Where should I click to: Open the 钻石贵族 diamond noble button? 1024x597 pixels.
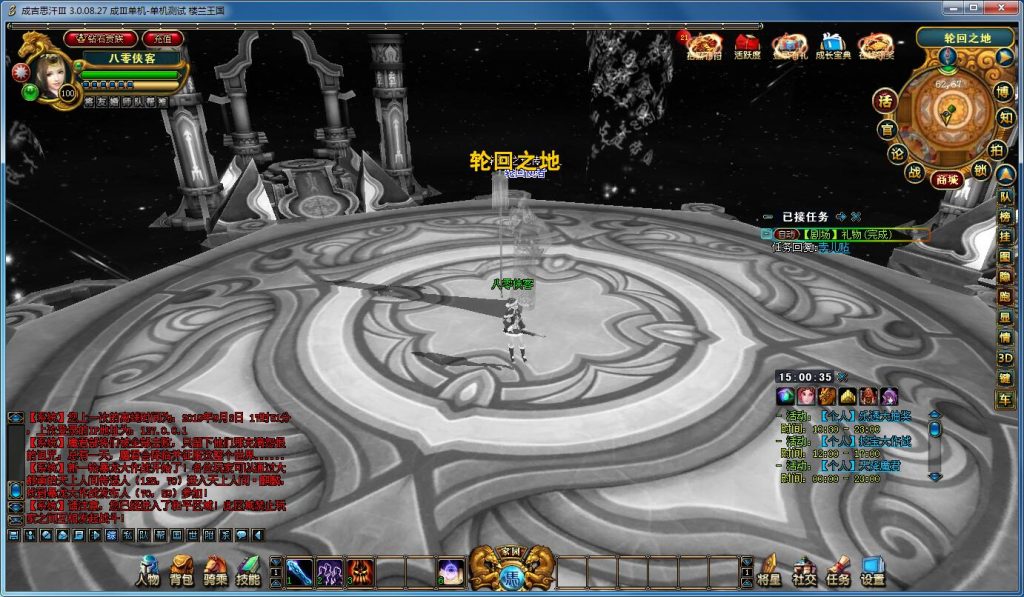[100, 38]
